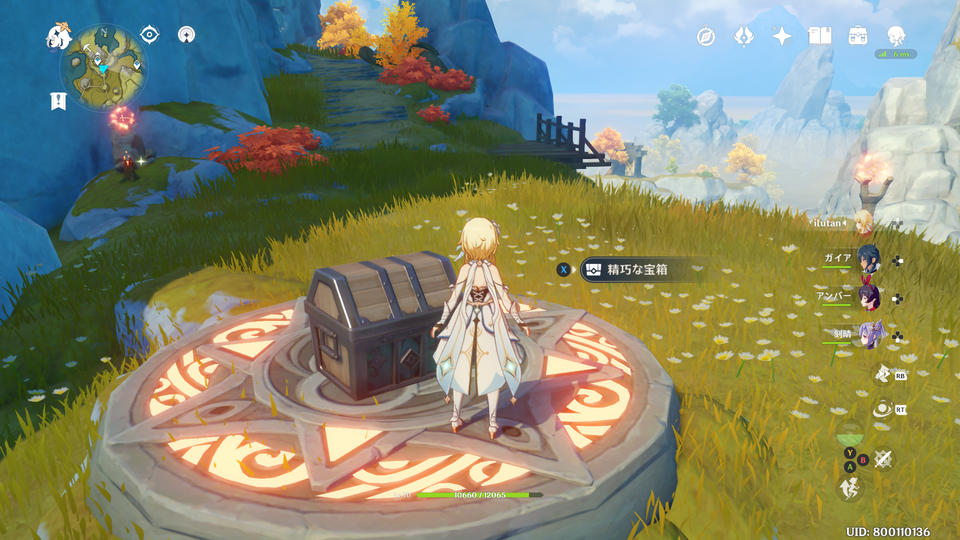This screenshot has width=960, height=540.
Task: Open the four-pointed star Wish icon
Action: 782,37
